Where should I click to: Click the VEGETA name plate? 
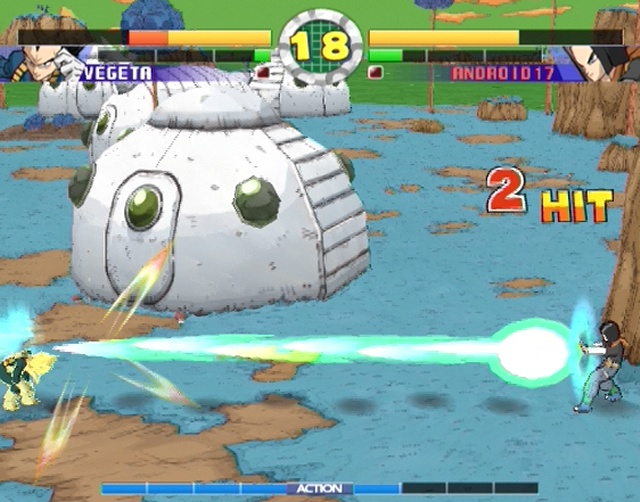coord(118,73)
